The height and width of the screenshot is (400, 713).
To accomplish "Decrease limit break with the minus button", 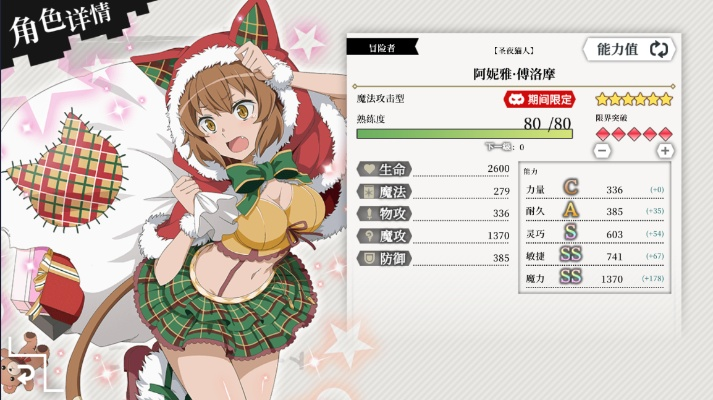I will 602,150.
